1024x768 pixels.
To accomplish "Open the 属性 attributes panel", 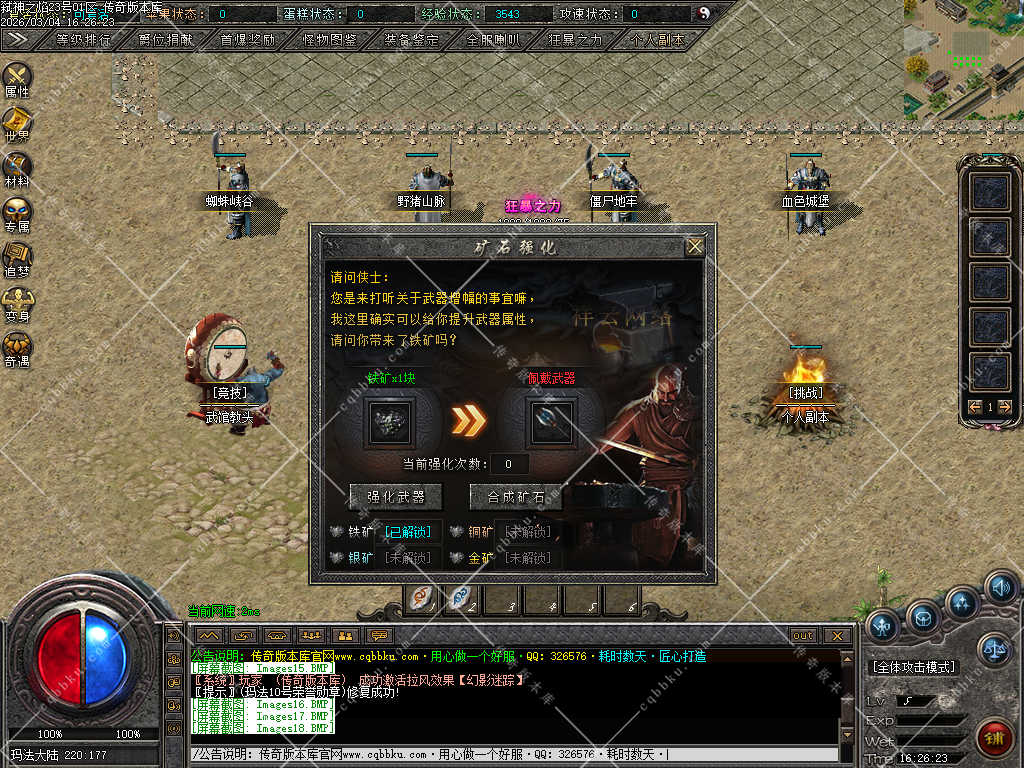I will coord(17,78).
